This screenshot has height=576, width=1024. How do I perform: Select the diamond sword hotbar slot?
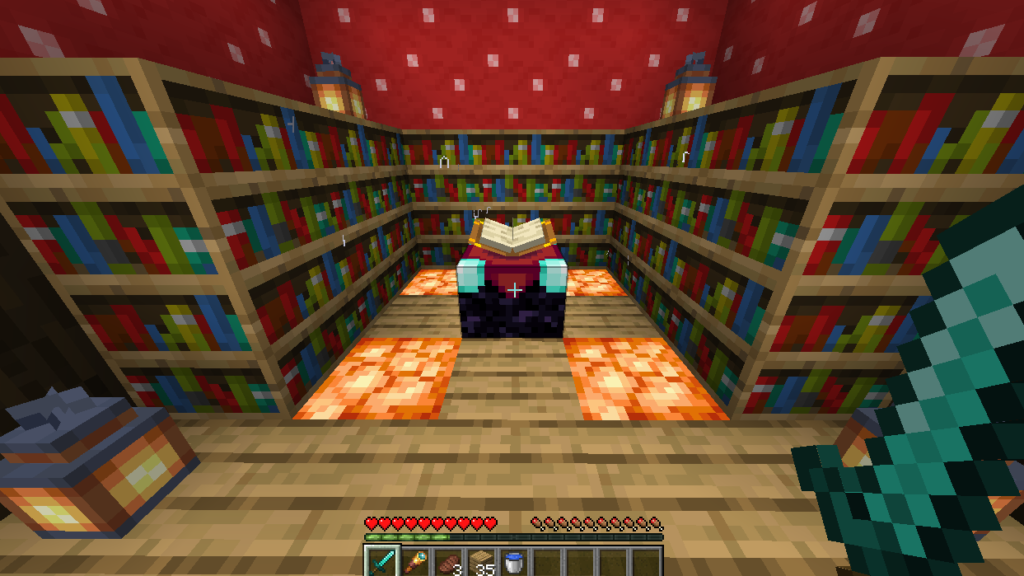tap(381, 562)
